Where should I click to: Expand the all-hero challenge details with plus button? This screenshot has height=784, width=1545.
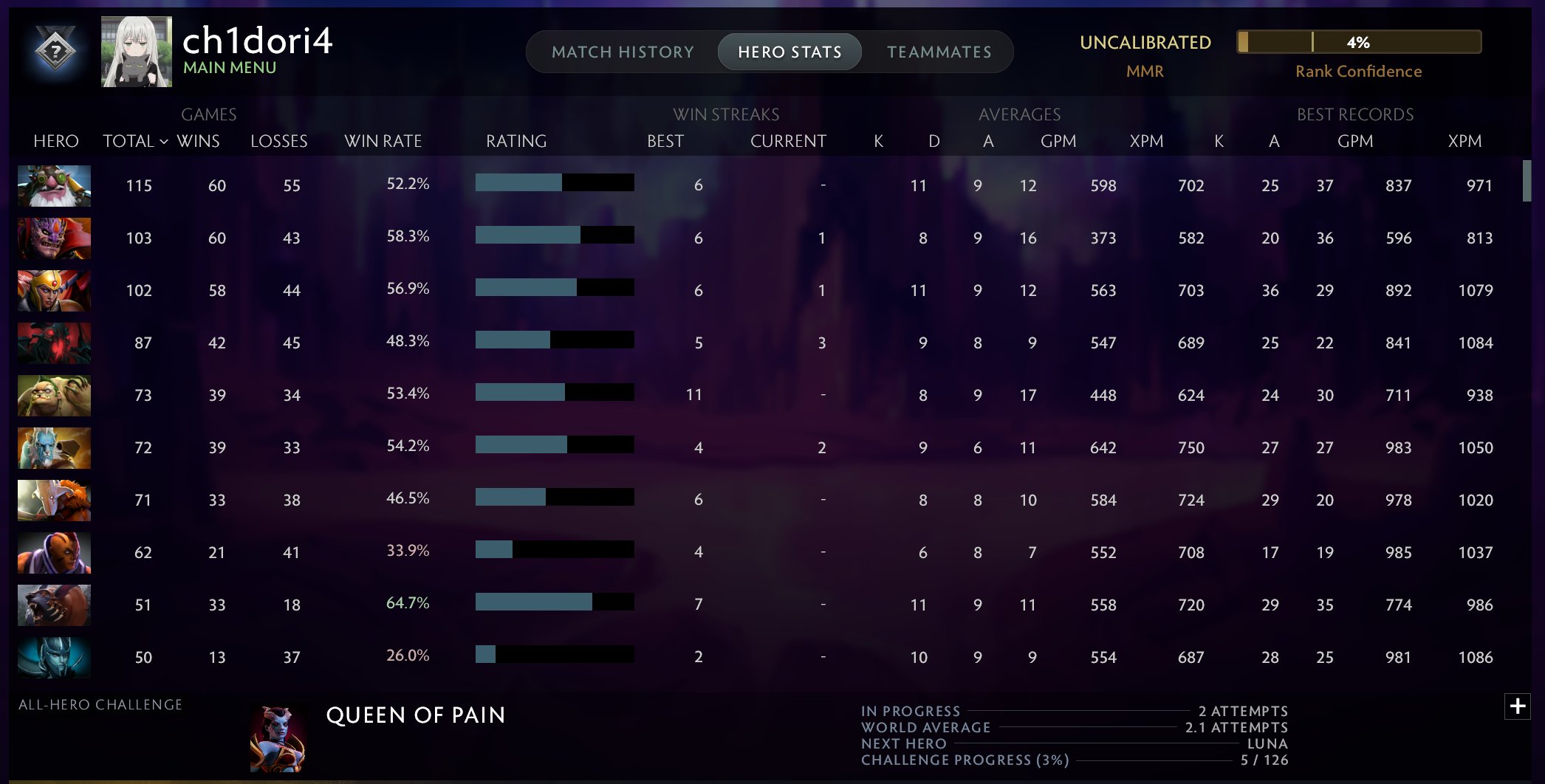tap(1518, 706)
